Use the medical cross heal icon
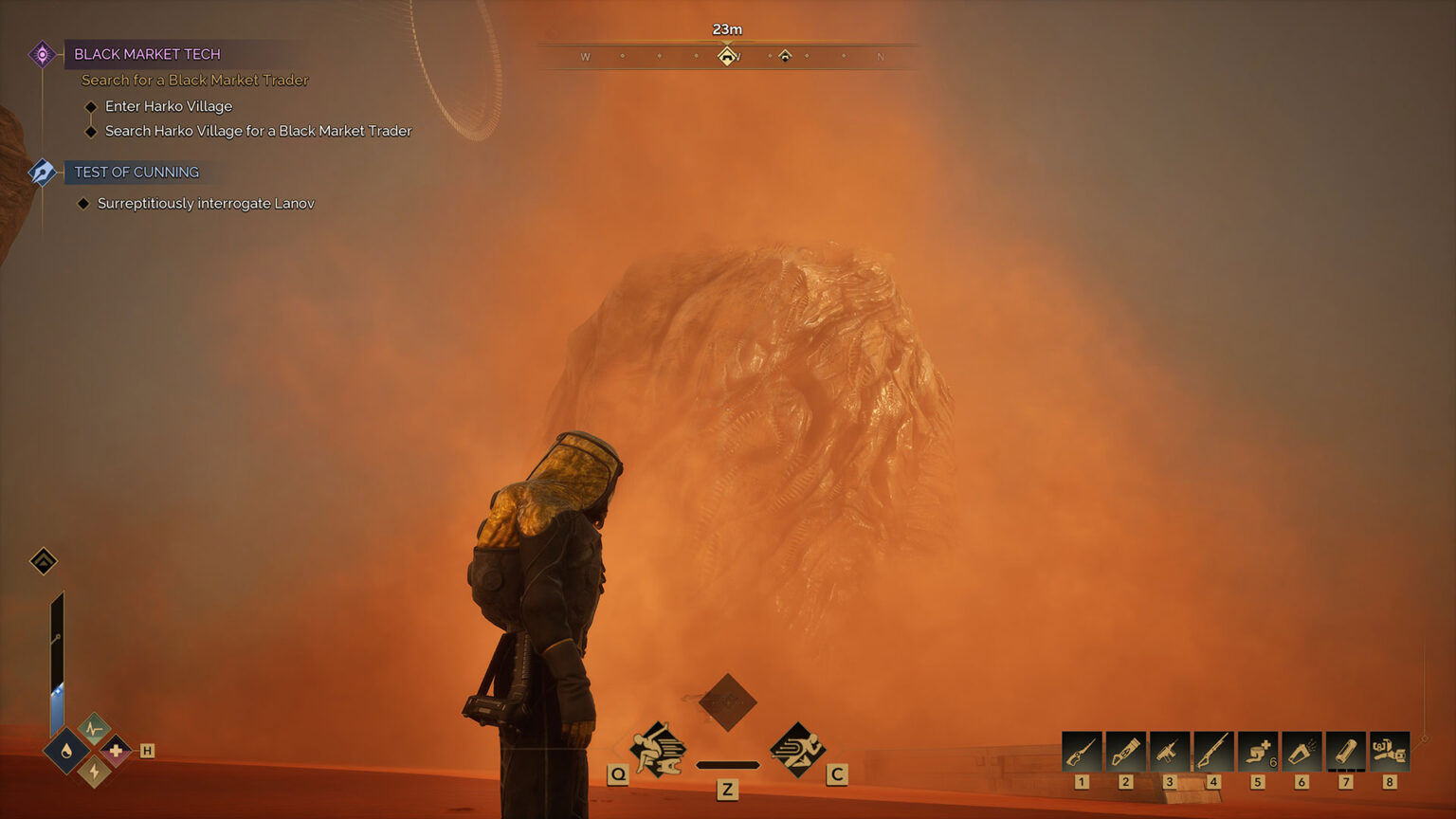The image size is (1456, 819). tap(116, 751)
